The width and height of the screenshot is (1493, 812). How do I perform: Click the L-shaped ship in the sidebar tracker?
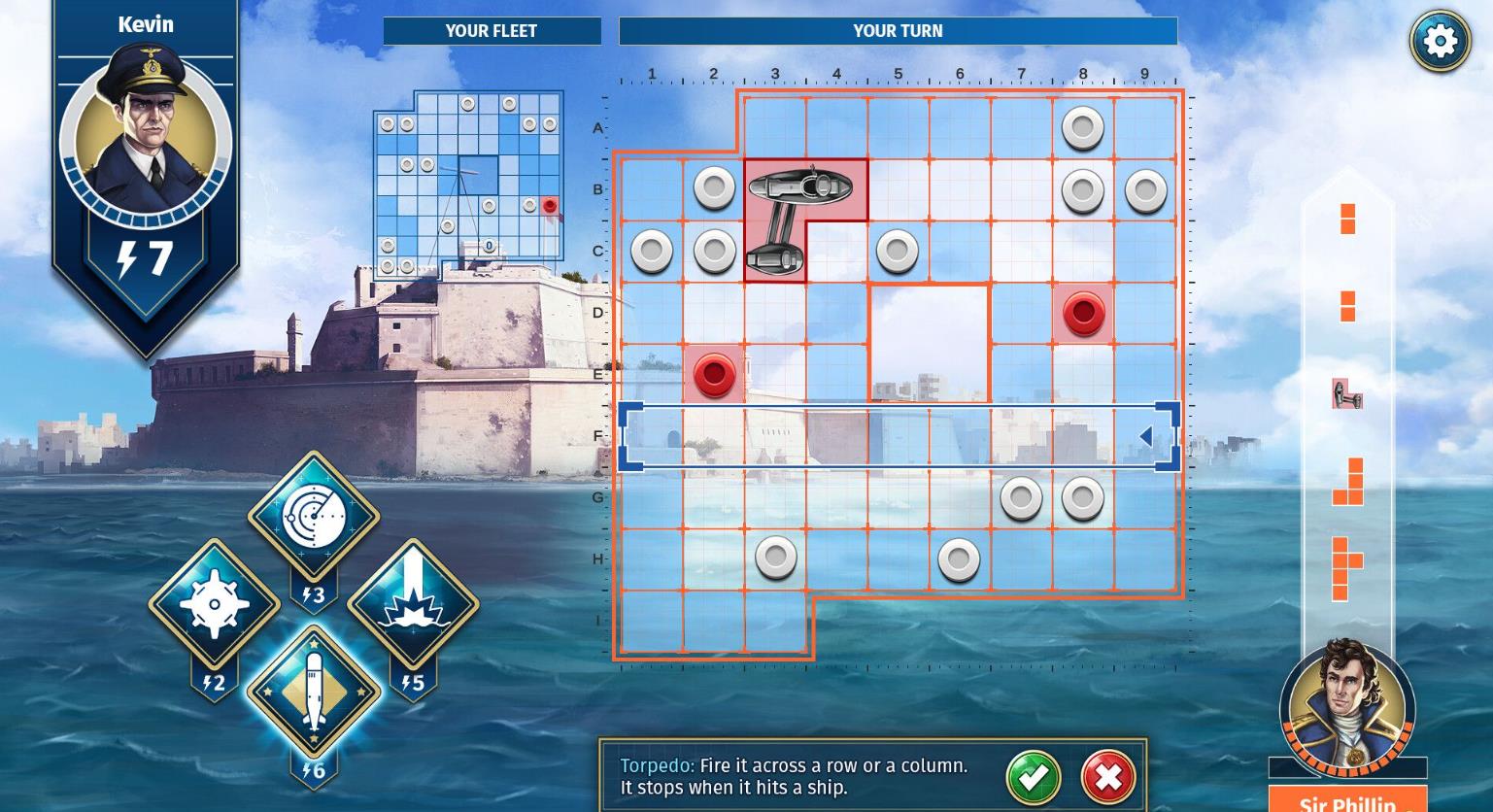tap(1346, 483)
